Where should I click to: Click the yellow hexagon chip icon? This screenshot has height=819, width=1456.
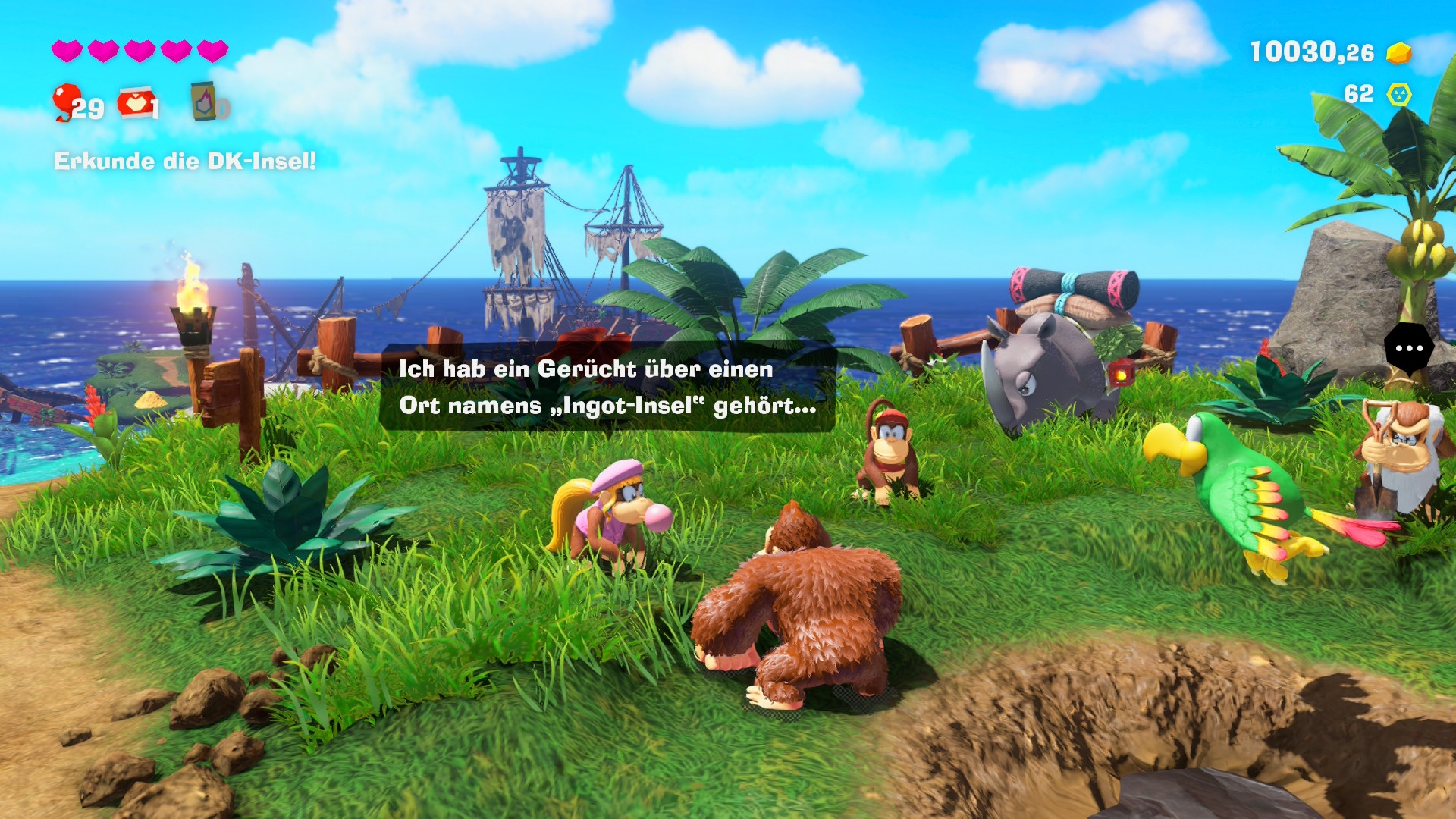[x=1398, y=94]
